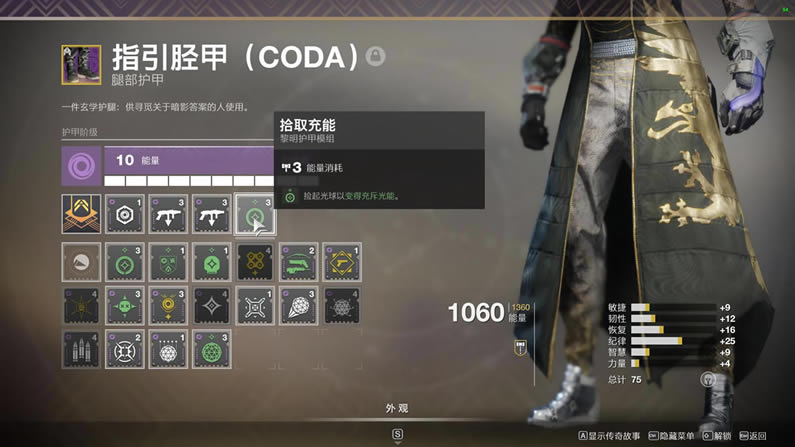Choose the yellow four-diamond mod
The height and width of the screenshot is (447, 795).
[255, 263]
